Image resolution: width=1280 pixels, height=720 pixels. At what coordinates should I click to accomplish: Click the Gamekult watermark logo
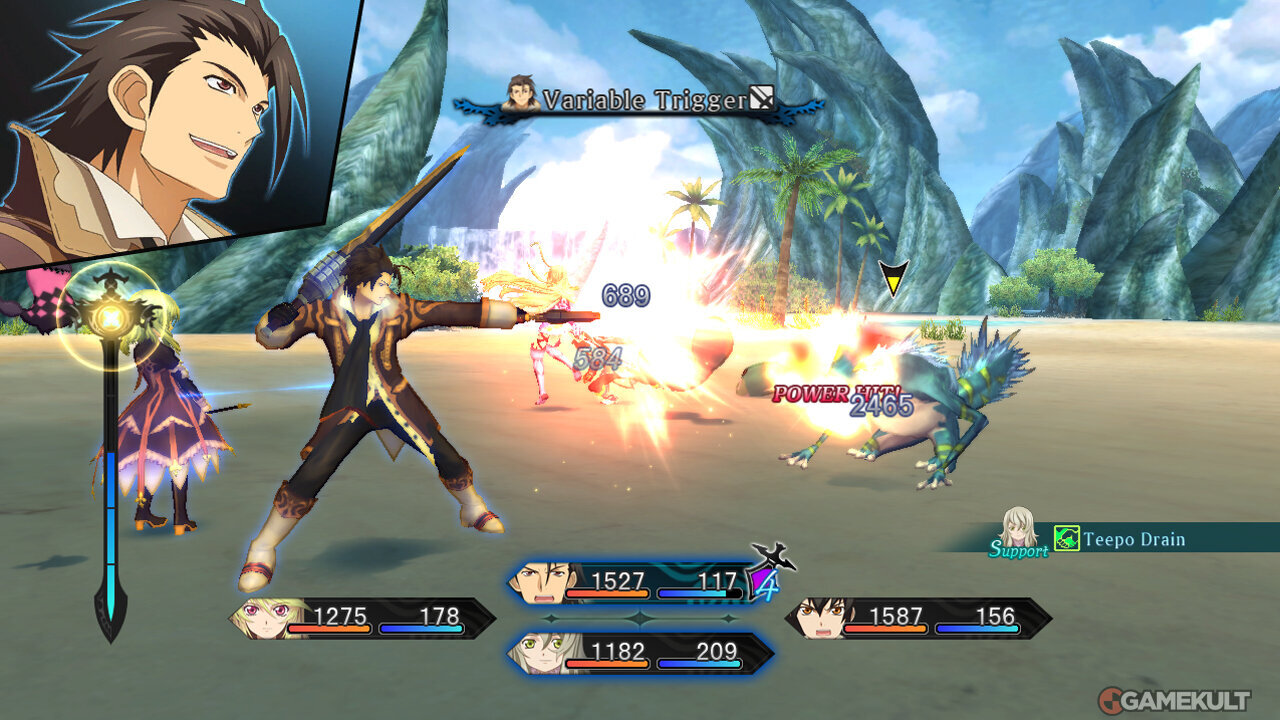tap(1174, 699)
